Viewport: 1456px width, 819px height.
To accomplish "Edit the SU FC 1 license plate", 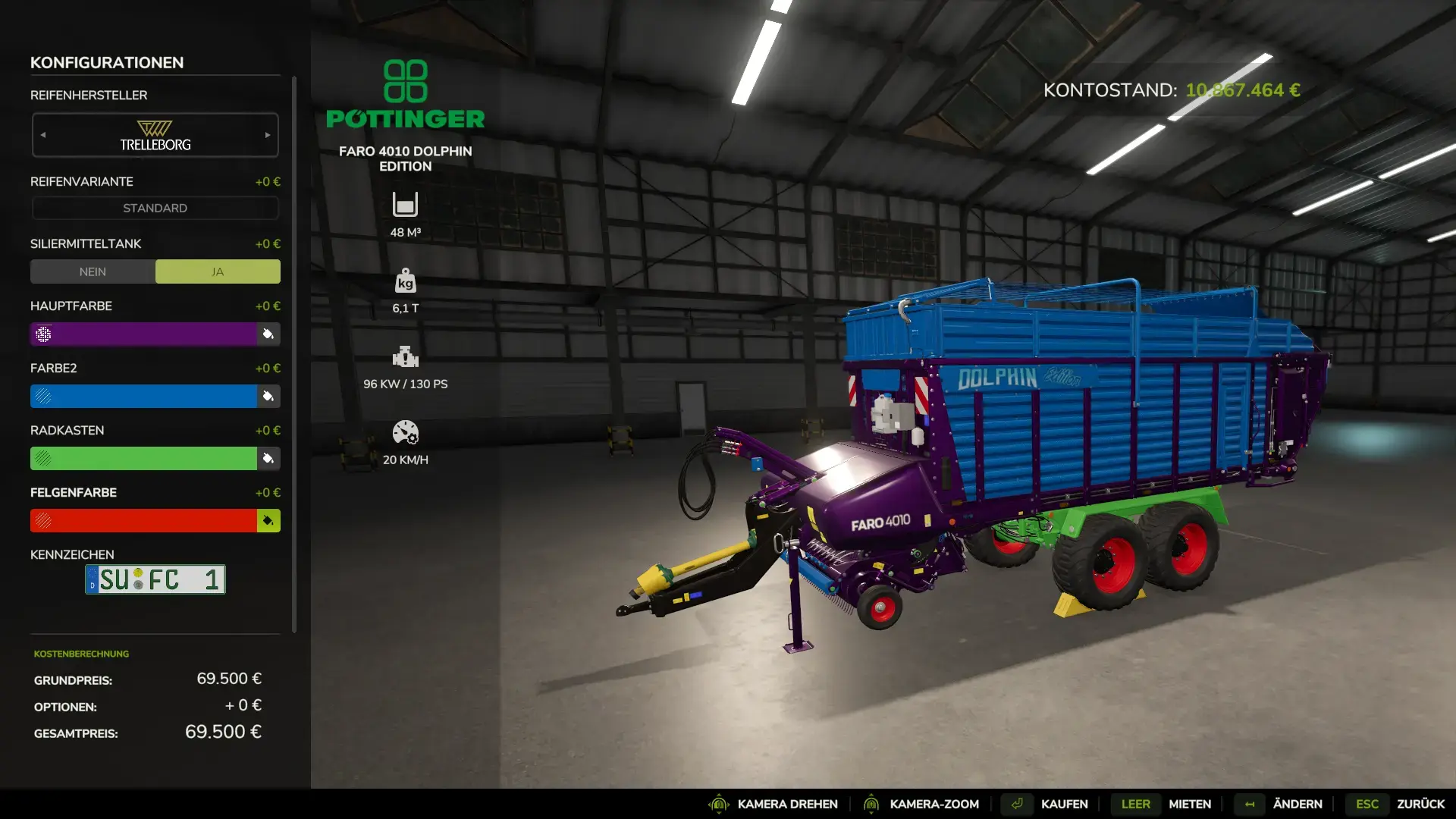I will coord(155,579).
